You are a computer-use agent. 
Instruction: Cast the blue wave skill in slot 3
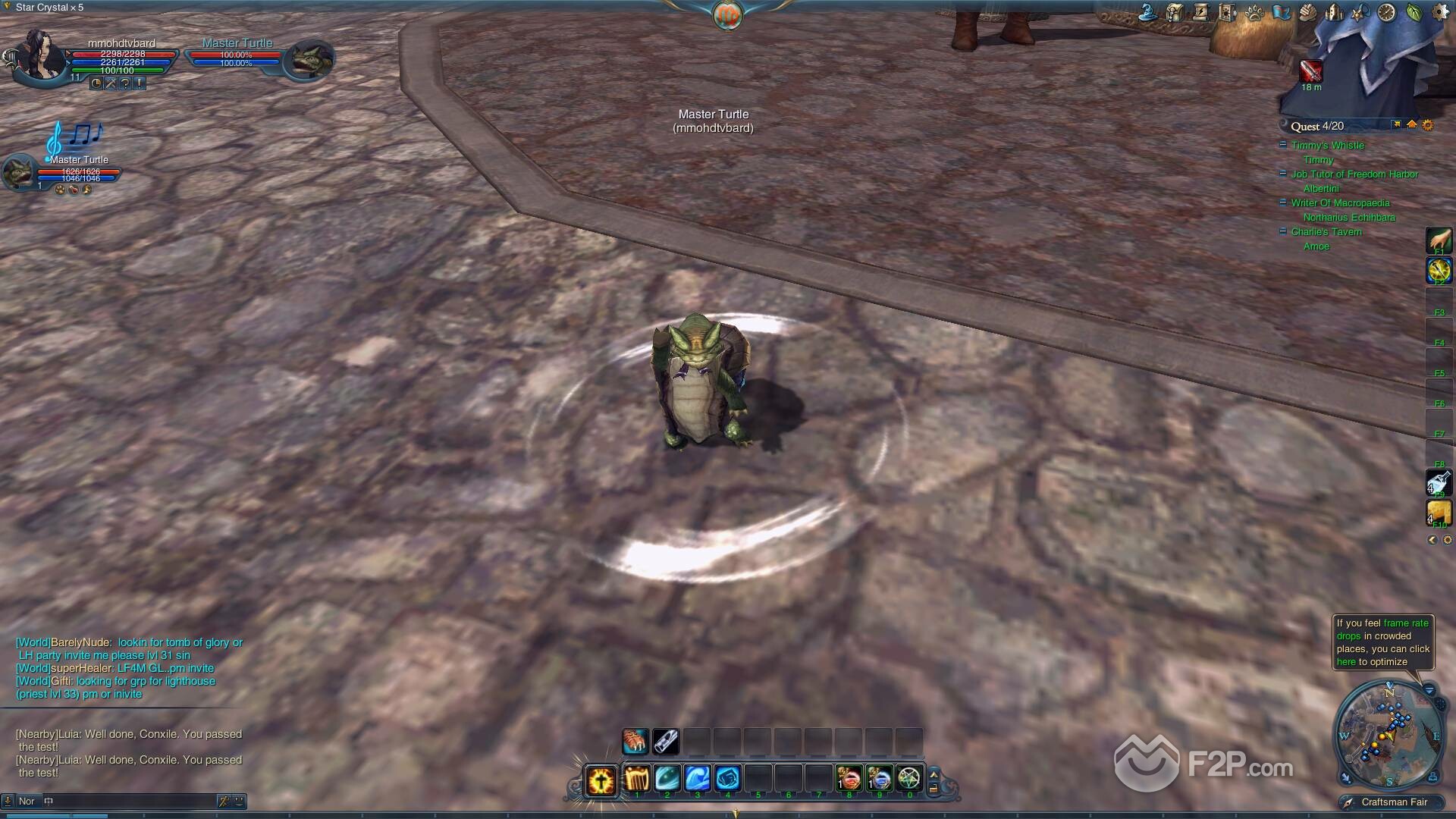click(x=697, y=778)
